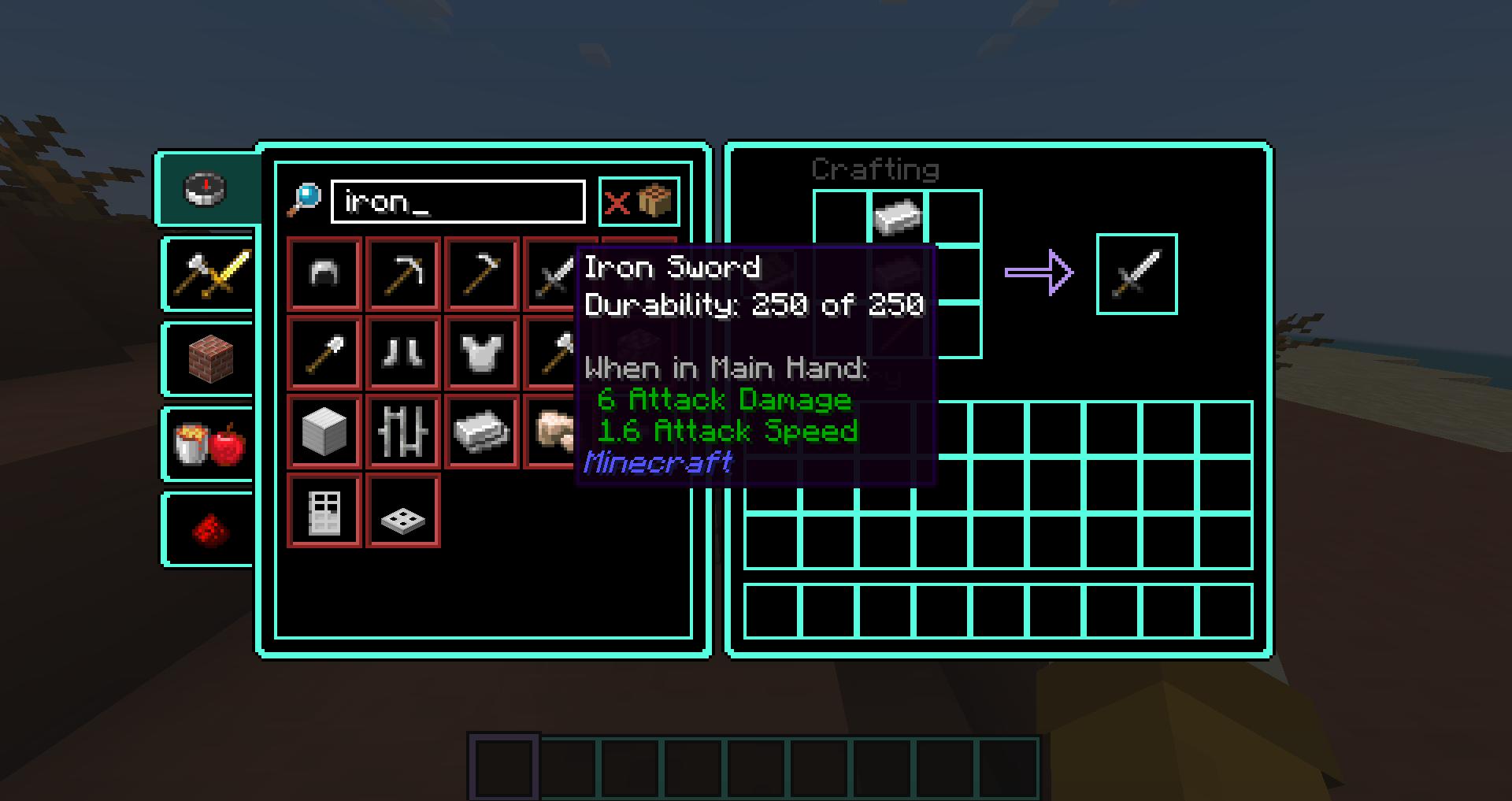Viewport: 1512px width, 801px height.
Task: Click the Iron Boots icon
Action: (x=402, y=352)
